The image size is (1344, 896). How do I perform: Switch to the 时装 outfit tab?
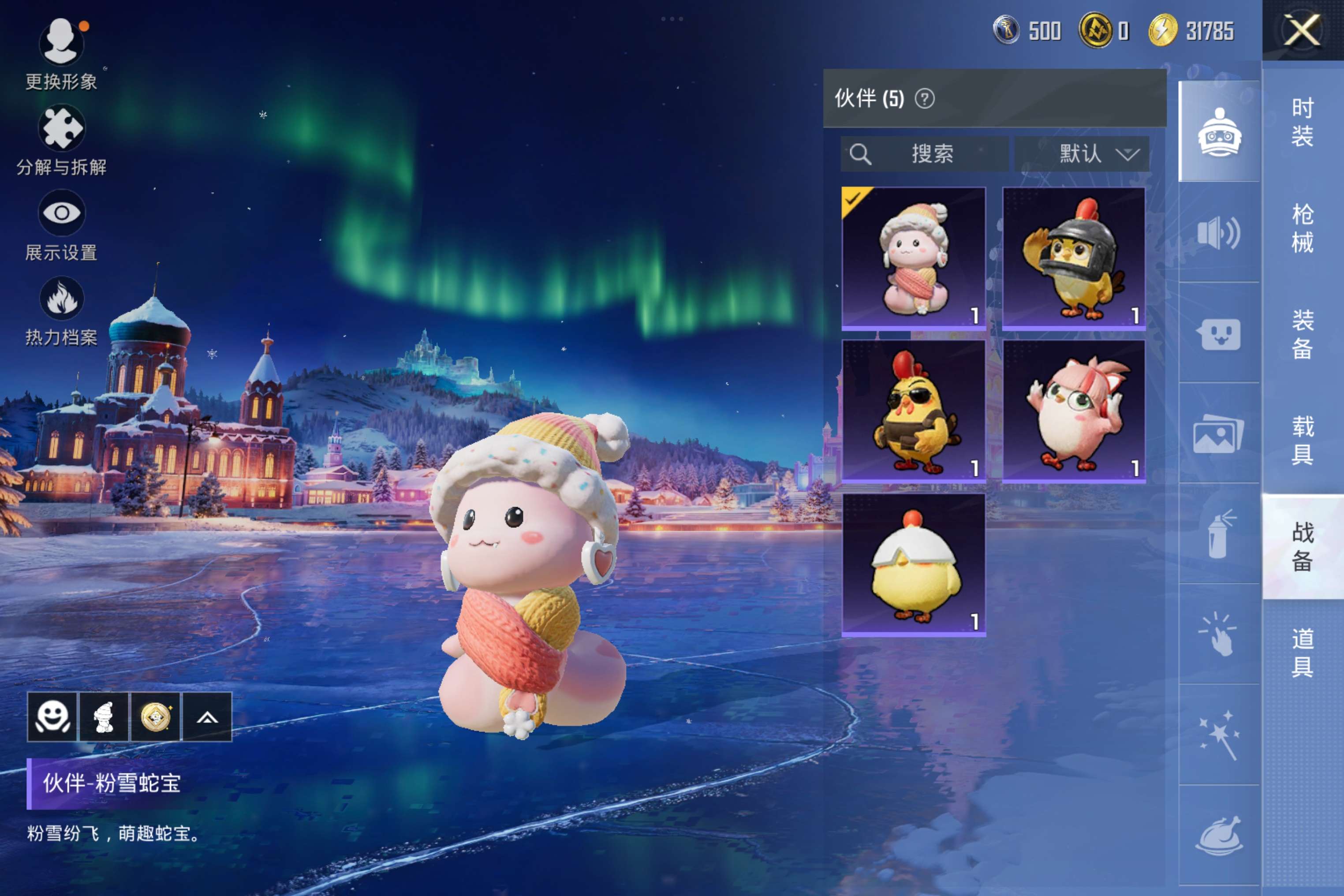point(1302,122)
